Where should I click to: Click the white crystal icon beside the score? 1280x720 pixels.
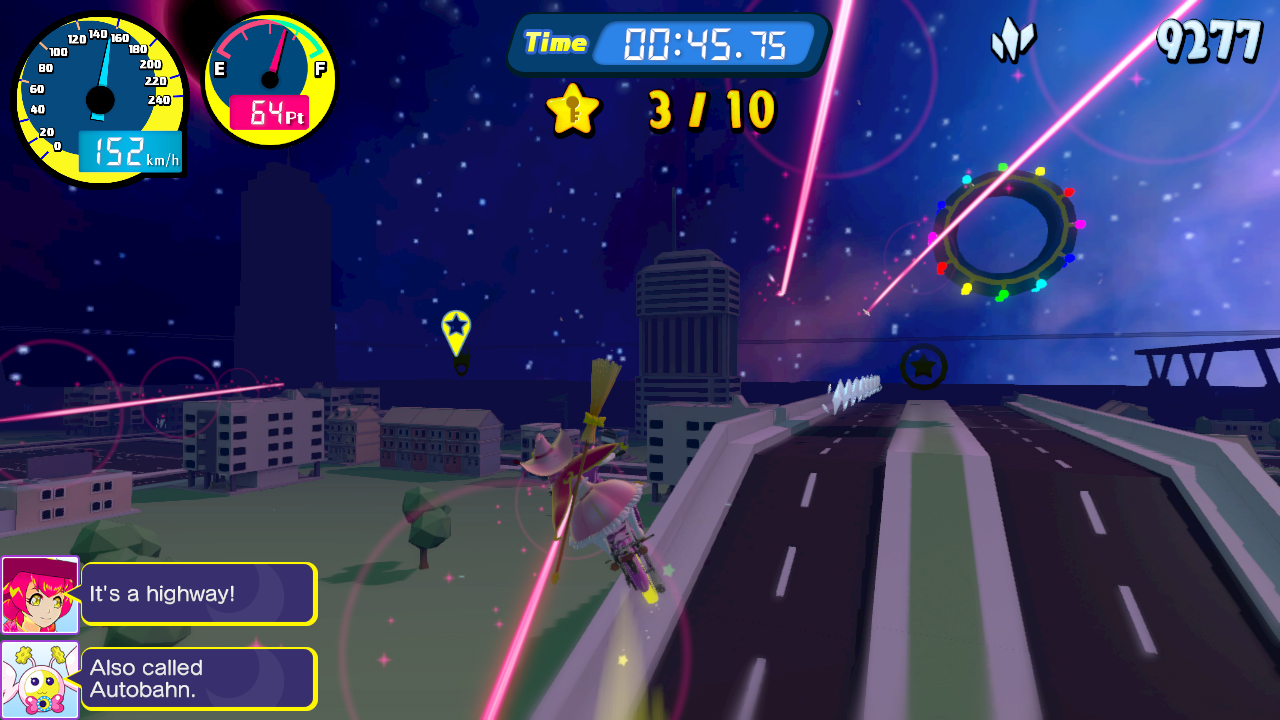pos(1013,40)
